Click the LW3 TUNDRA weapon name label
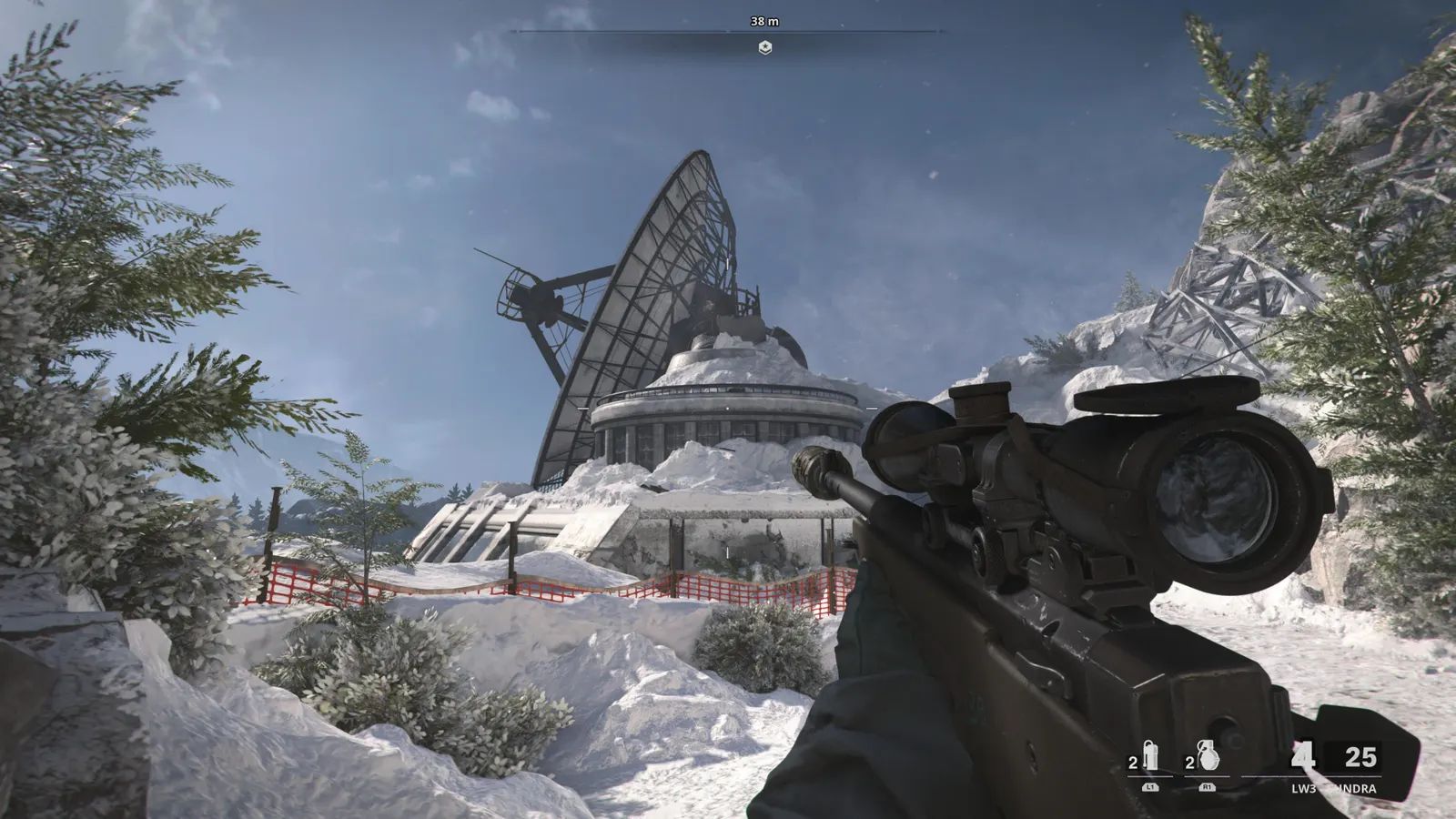This screenshot has height=819, width=1456. (1334, 788)
